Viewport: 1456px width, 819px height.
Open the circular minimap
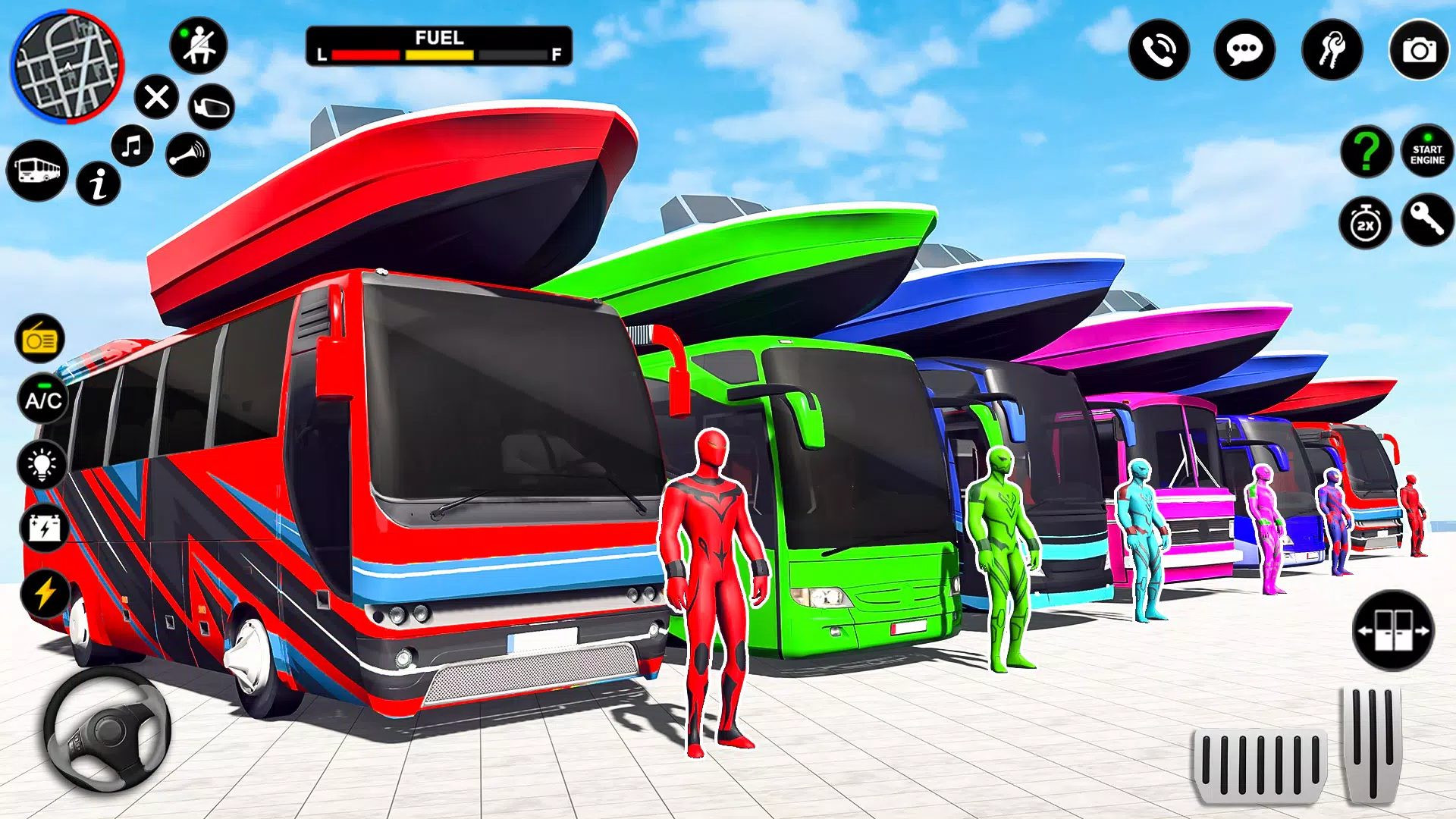(x=67, y=65)
